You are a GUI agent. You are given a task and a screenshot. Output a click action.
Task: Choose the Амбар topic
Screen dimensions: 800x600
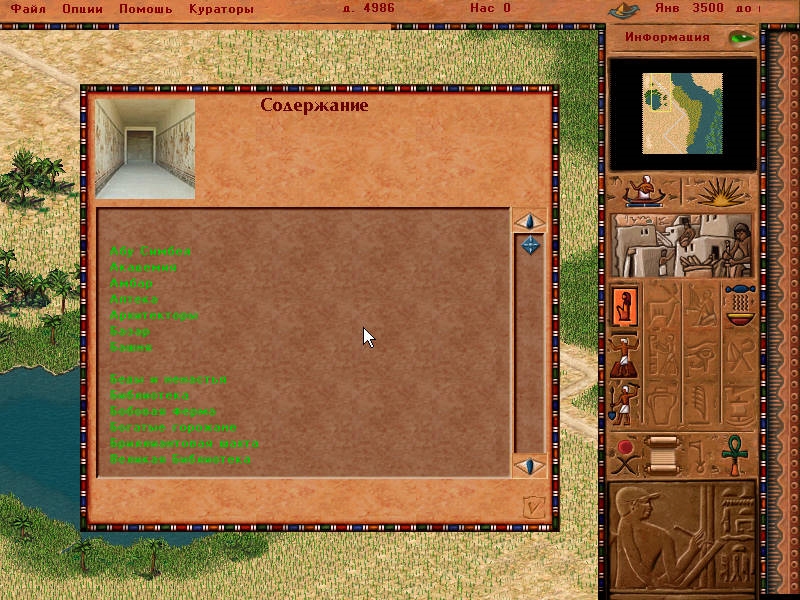pyautogui.click(x=131, y=283)
